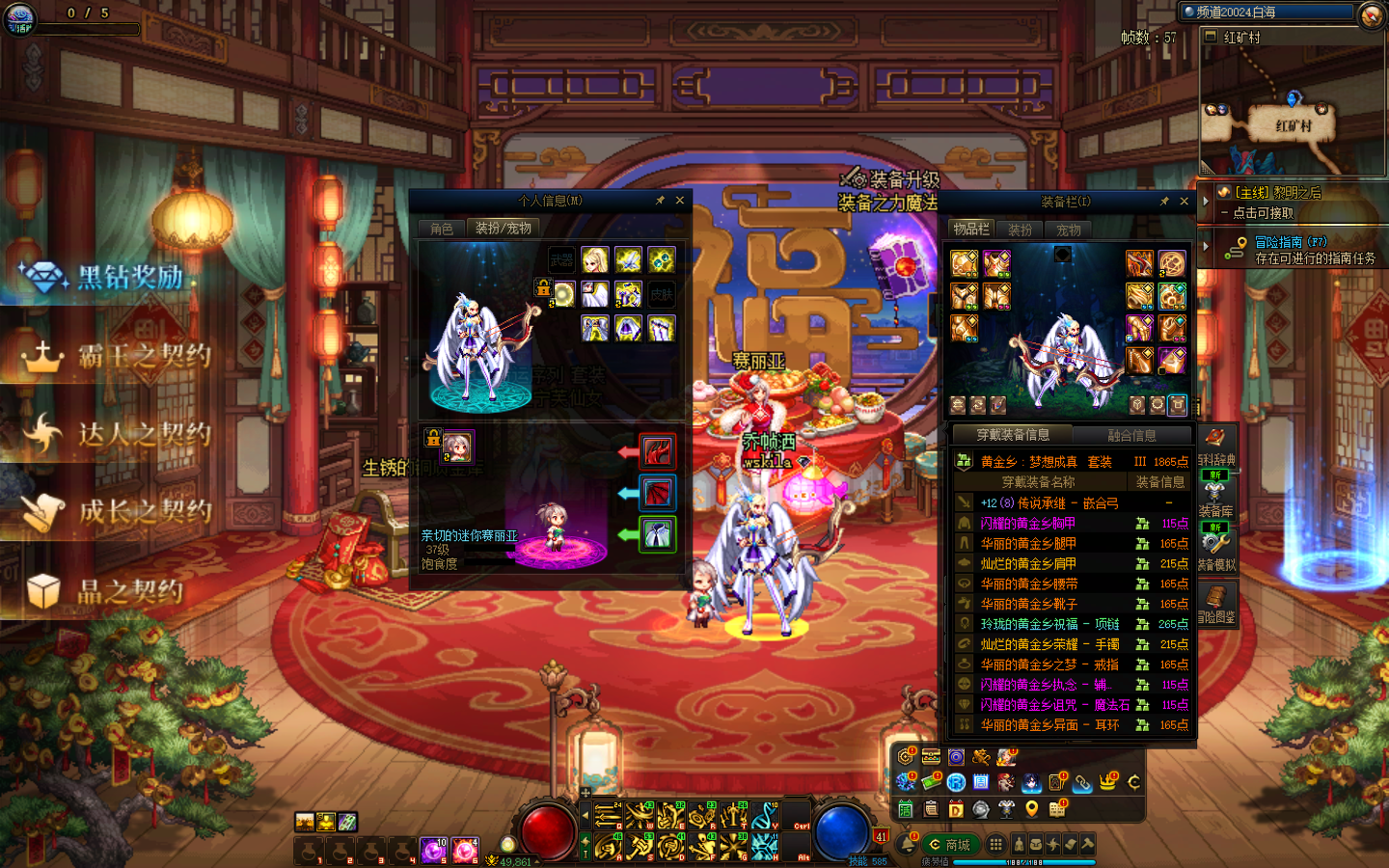This screenshot has width=1389, height=868.
Task: Open the 融合信息 tab
Action: (x=1131, y=436)
